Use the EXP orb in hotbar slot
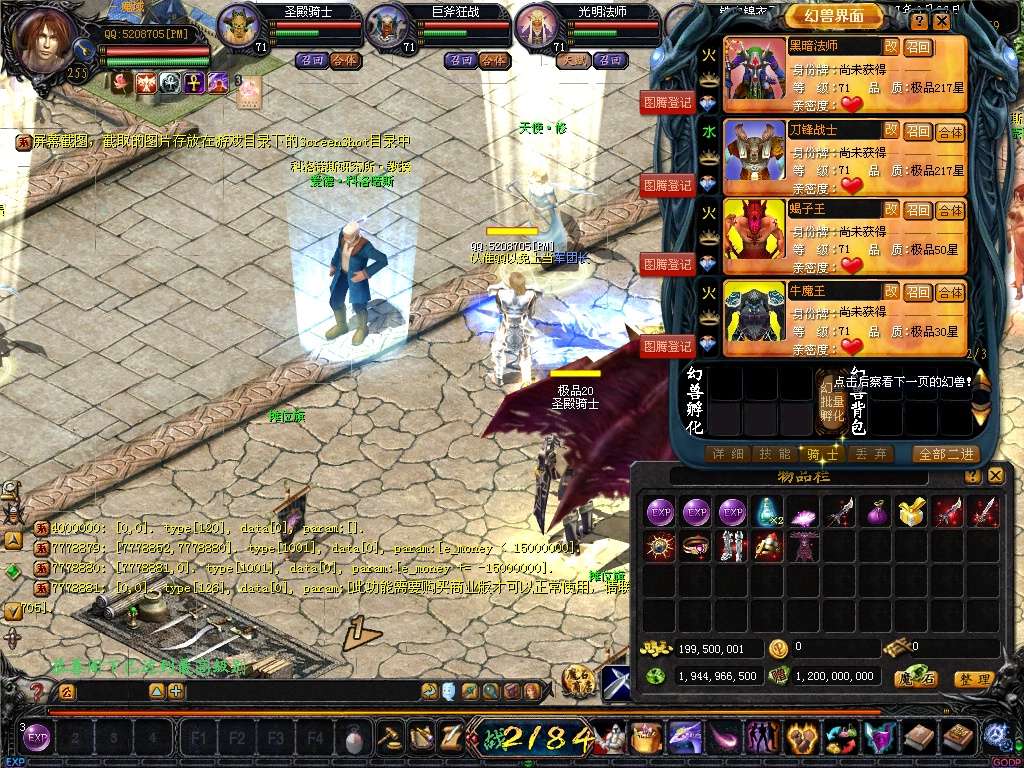This screenshot has width=1024, height=768. click(x=37, y=739)
